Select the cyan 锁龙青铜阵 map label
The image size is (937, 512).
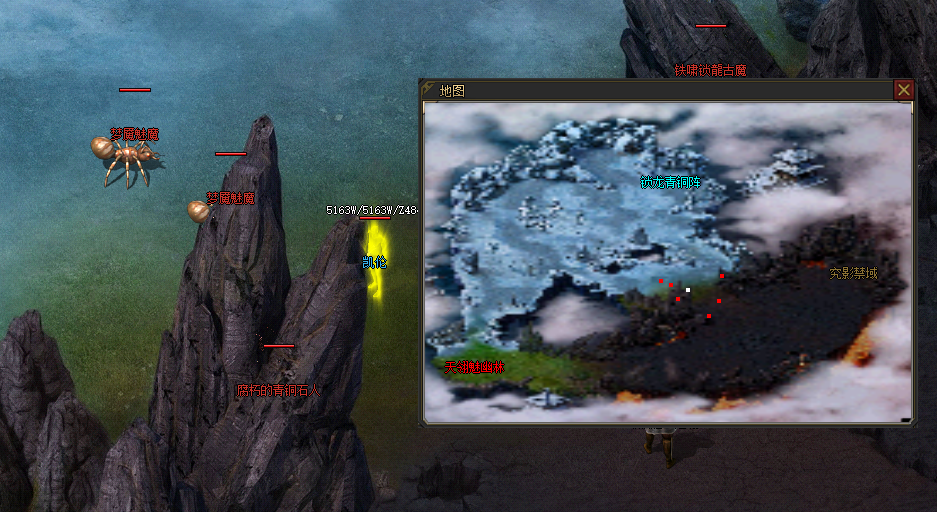[670, 183]
